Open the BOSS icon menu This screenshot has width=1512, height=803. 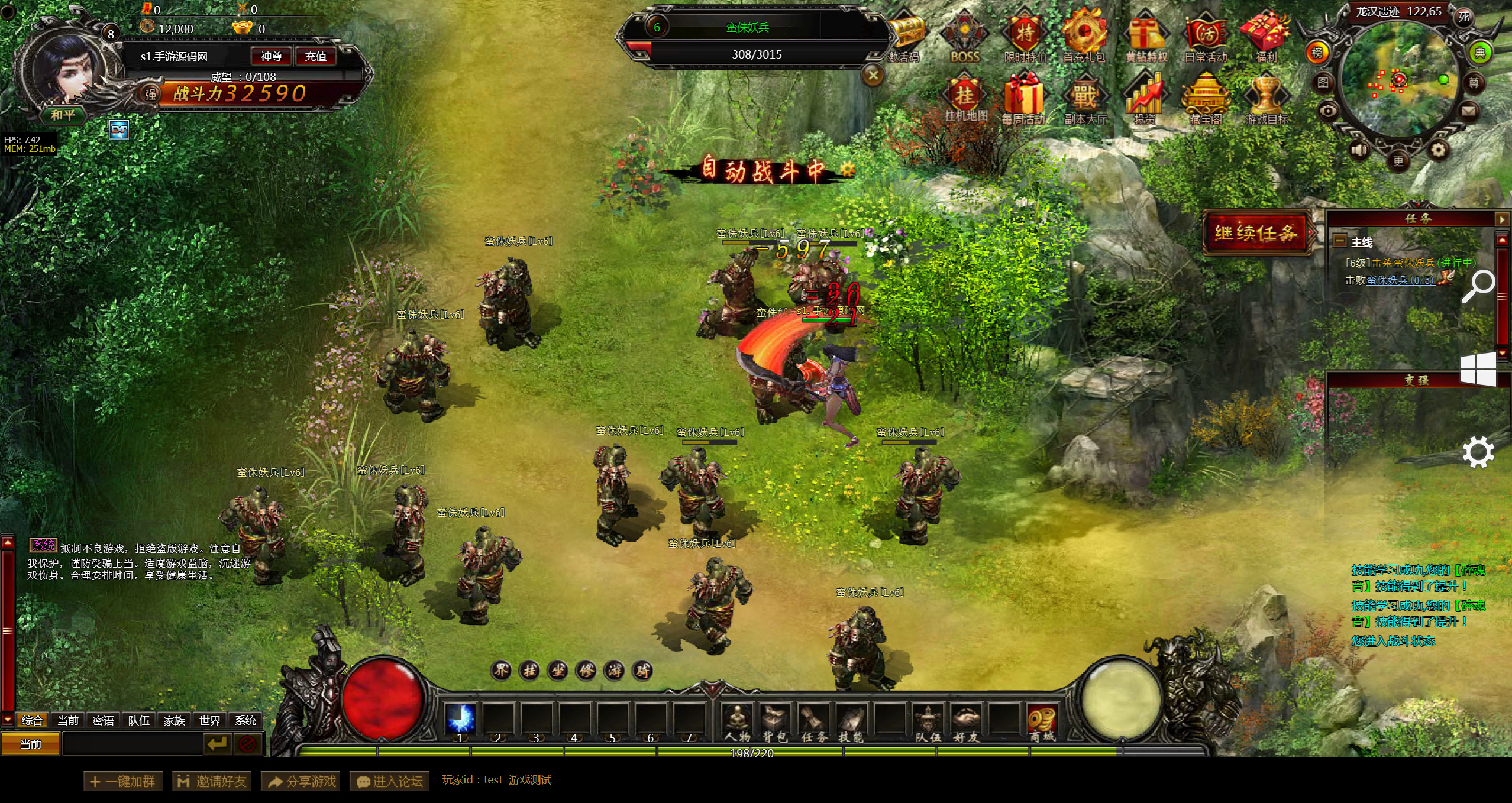coord(964,35)
